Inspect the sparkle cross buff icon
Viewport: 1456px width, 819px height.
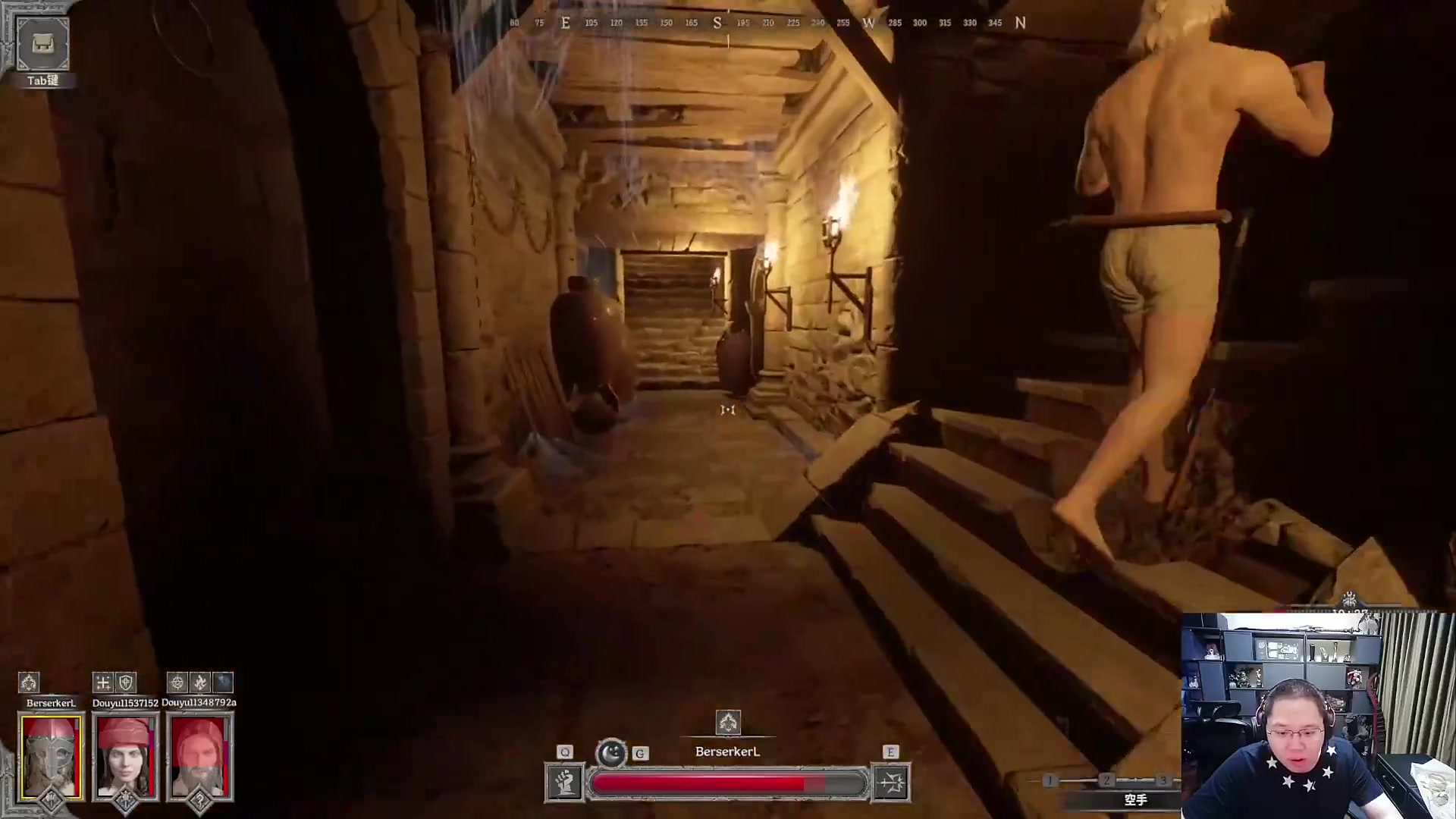103,682
